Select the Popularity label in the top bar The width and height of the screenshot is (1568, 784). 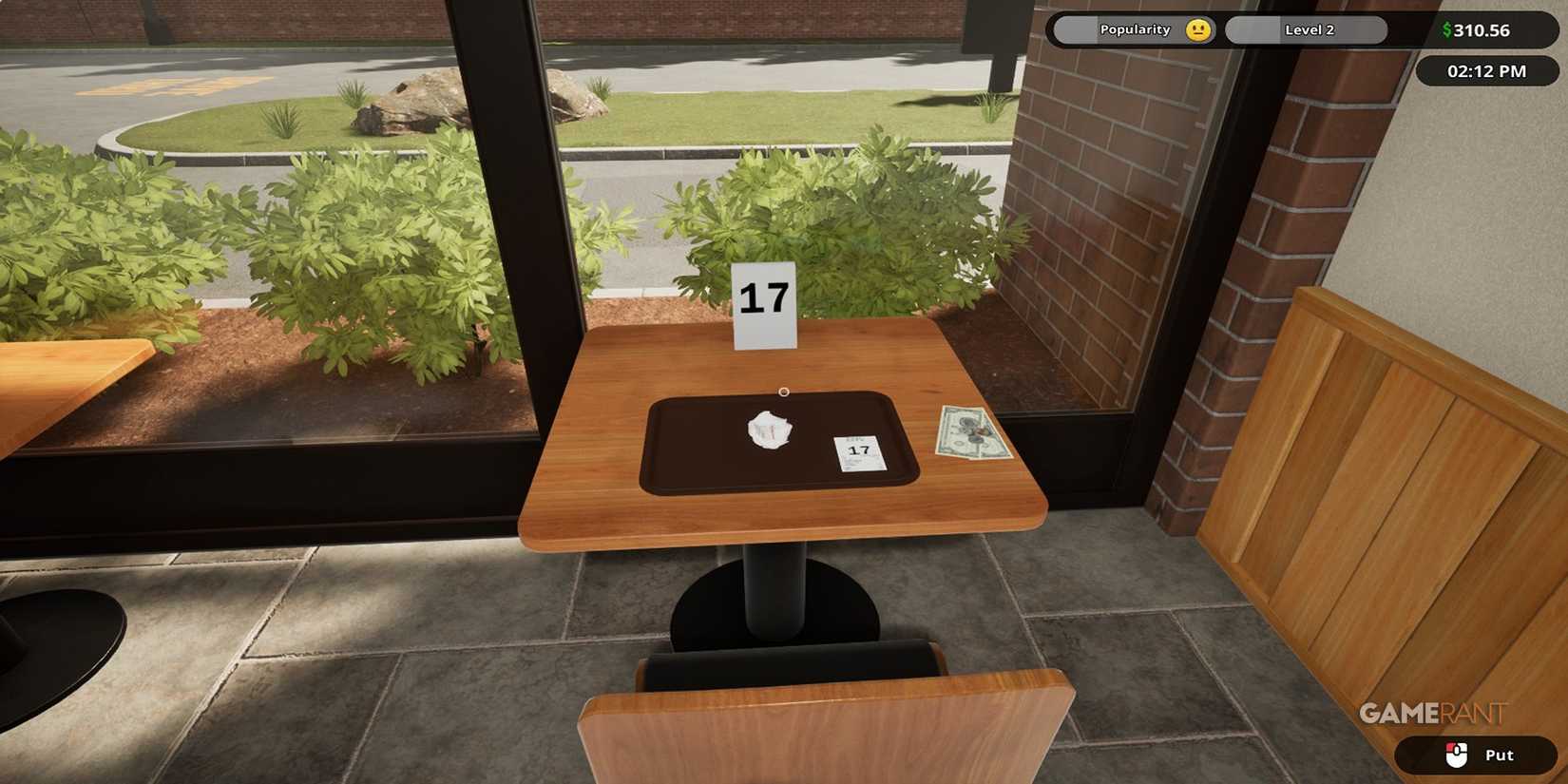1138,29
